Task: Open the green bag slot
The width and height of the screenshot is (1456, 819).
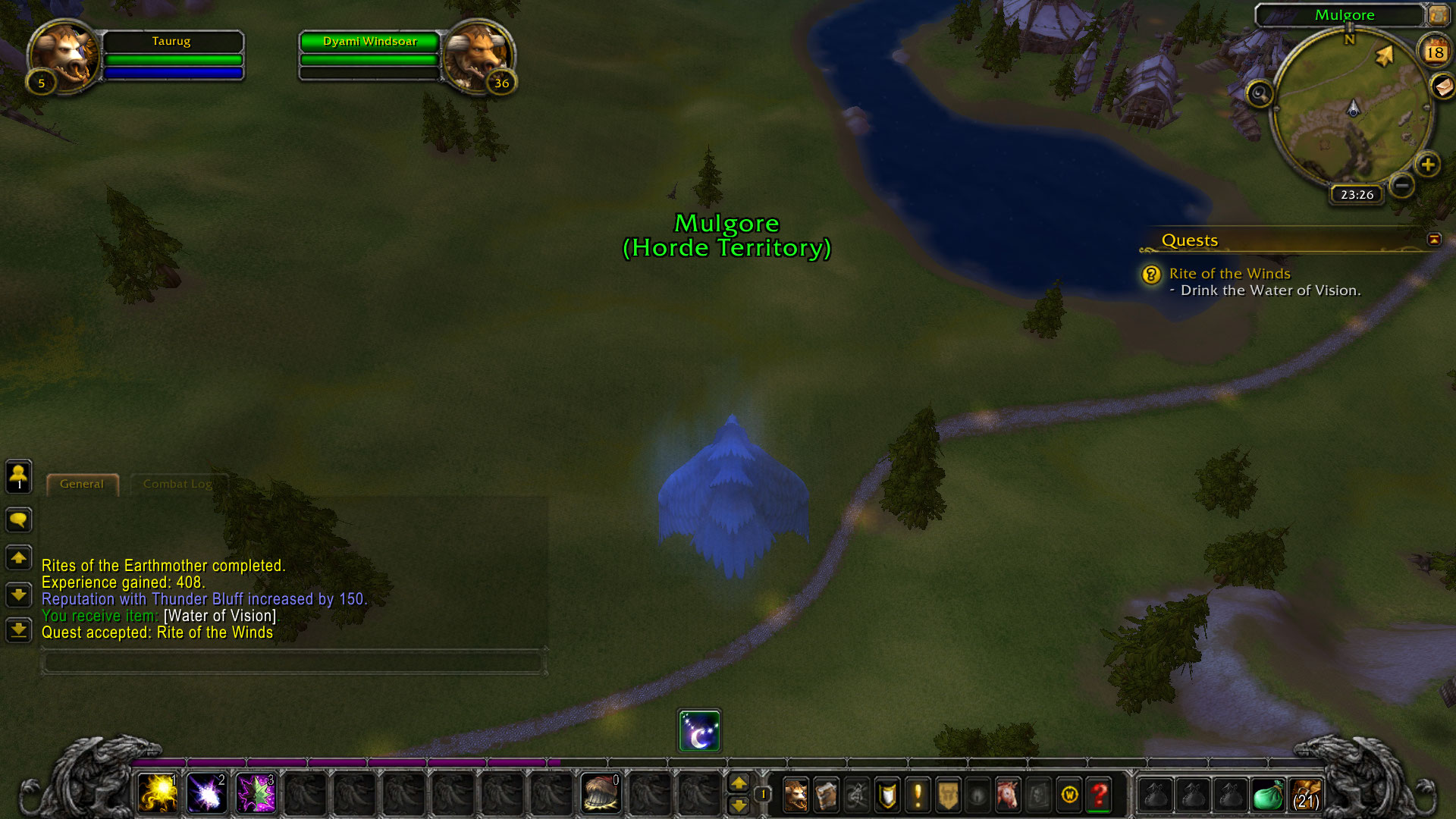Action: 1267,795
